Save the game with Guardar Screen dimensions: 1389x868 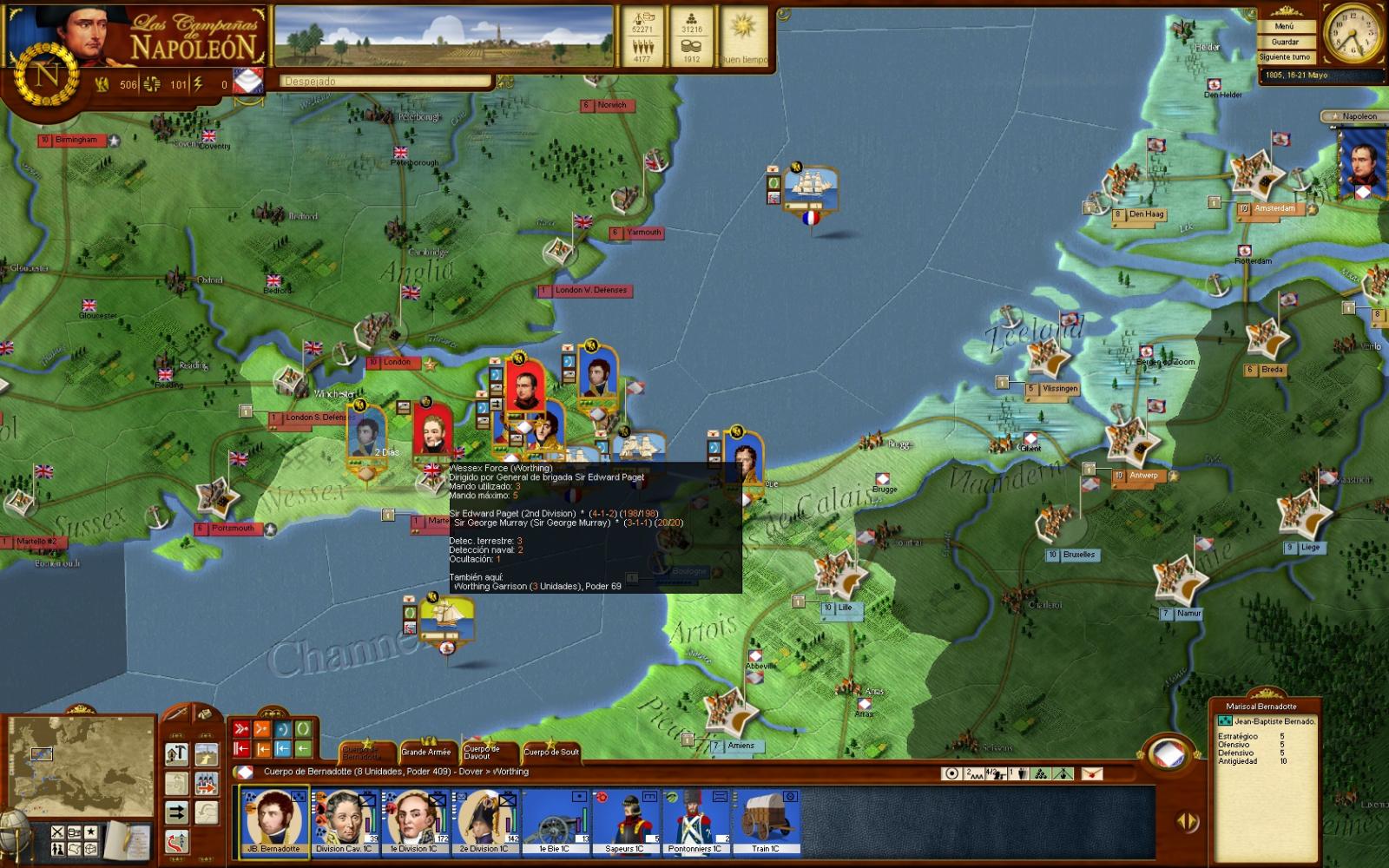[x=1285, y=42]
